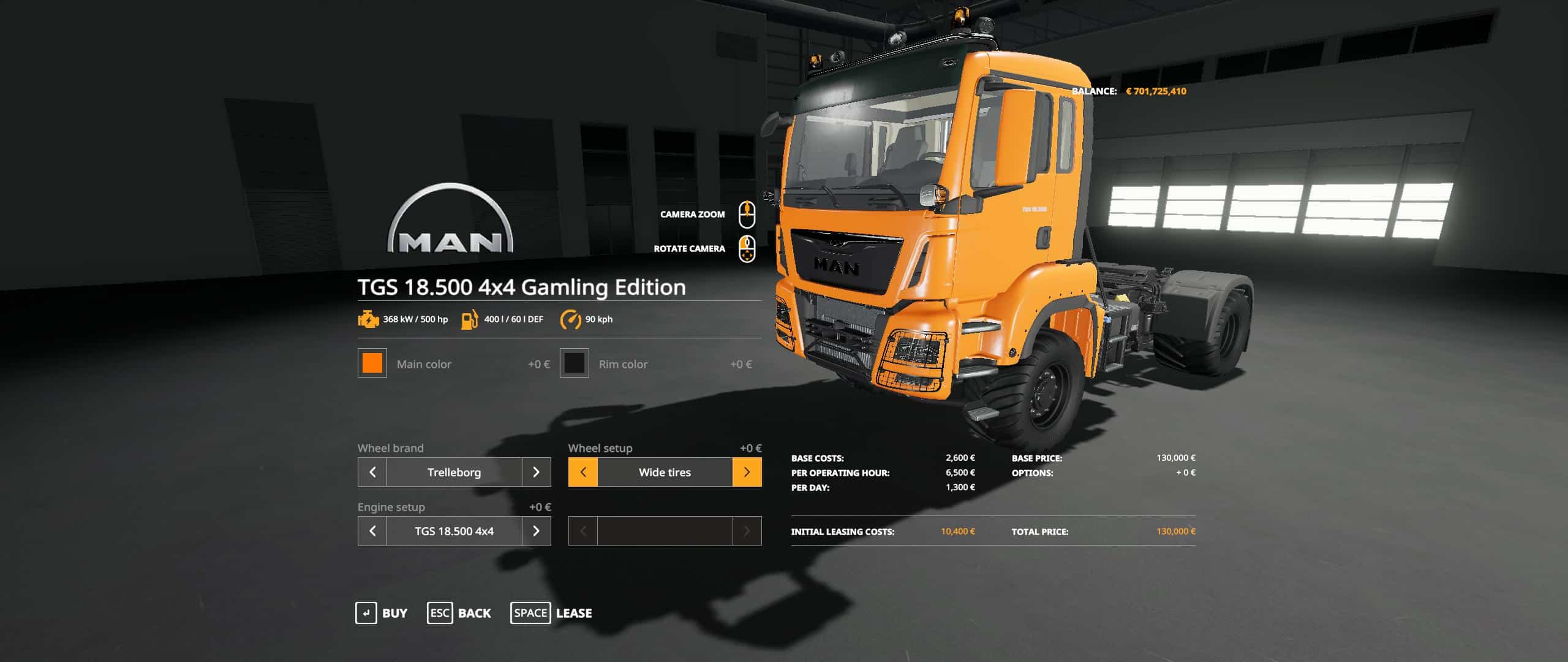Select previous Wheel brand option
The height and width of the screenshot is (662, 1568).
click(x=372, y=472)
